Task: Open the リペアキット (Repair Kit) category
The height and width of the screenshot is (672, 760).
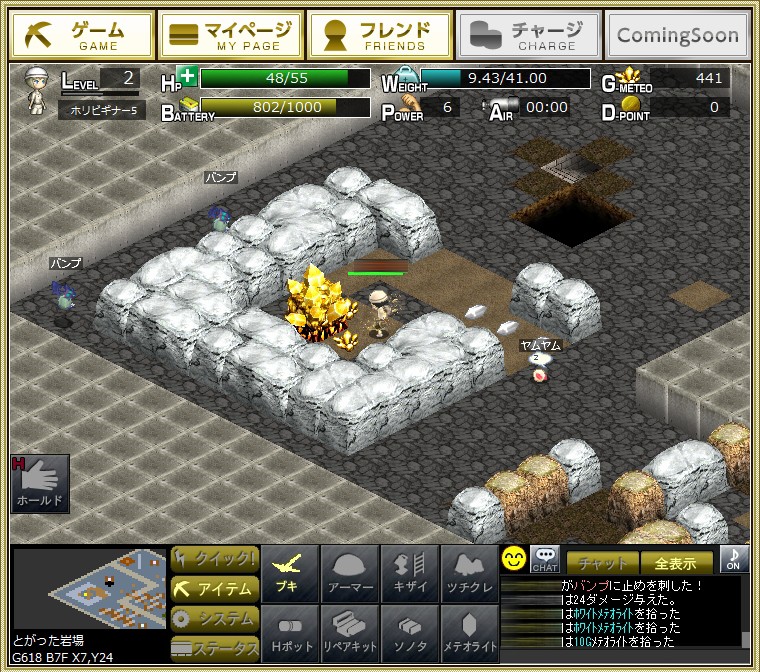Action: click(350, 634)
